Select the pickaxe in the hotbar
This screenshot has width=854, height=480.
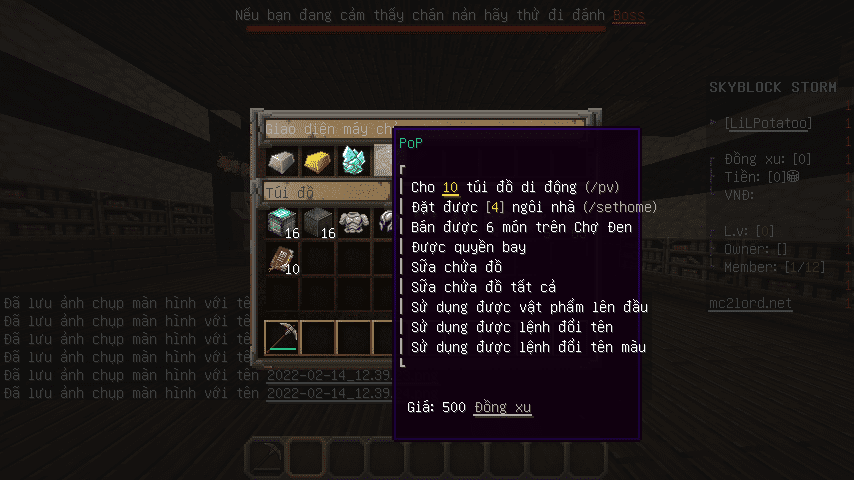point(283,337)
